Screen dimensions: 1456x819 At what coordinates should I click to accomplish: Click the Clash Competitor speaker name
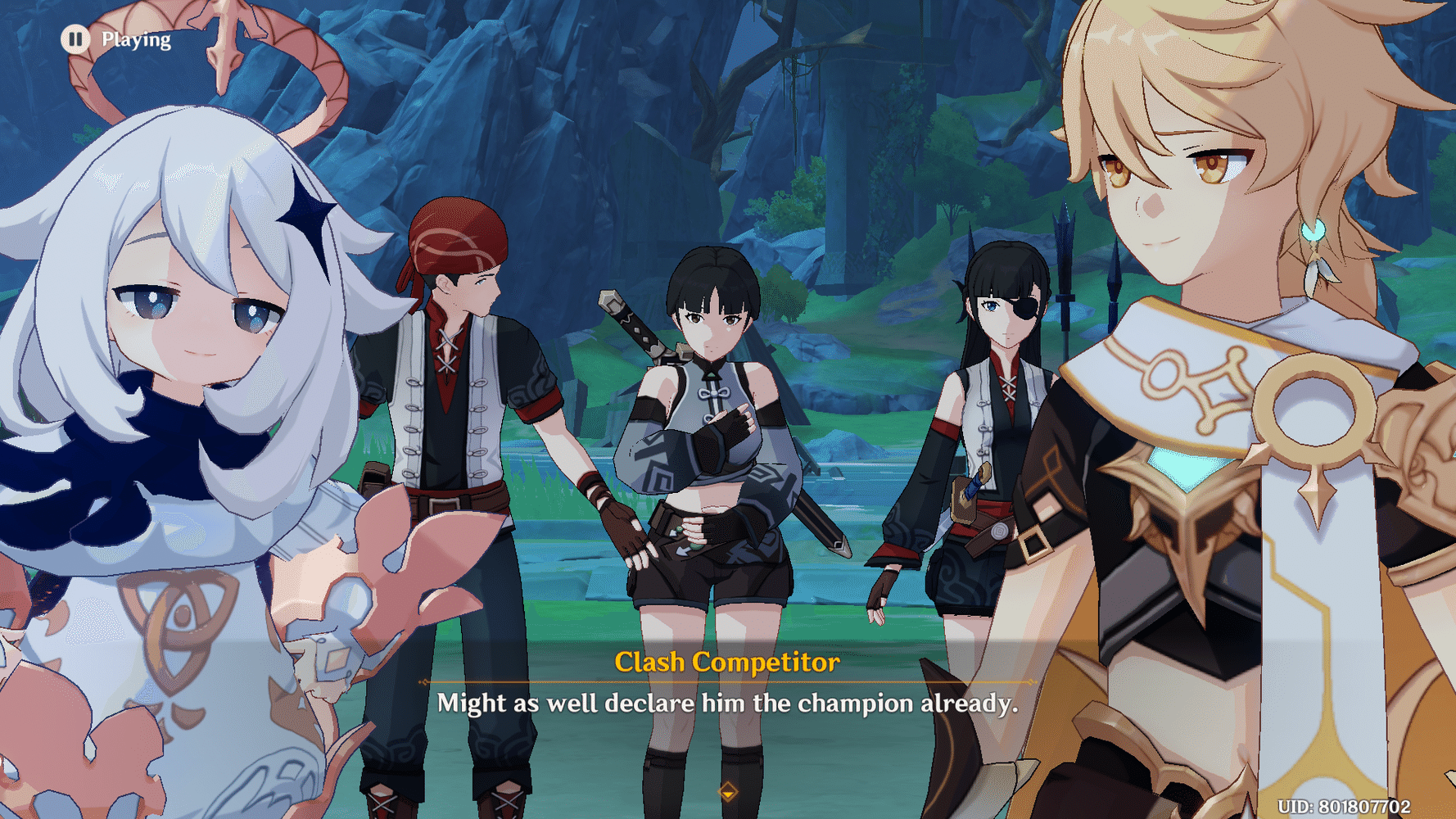point(727,664)
